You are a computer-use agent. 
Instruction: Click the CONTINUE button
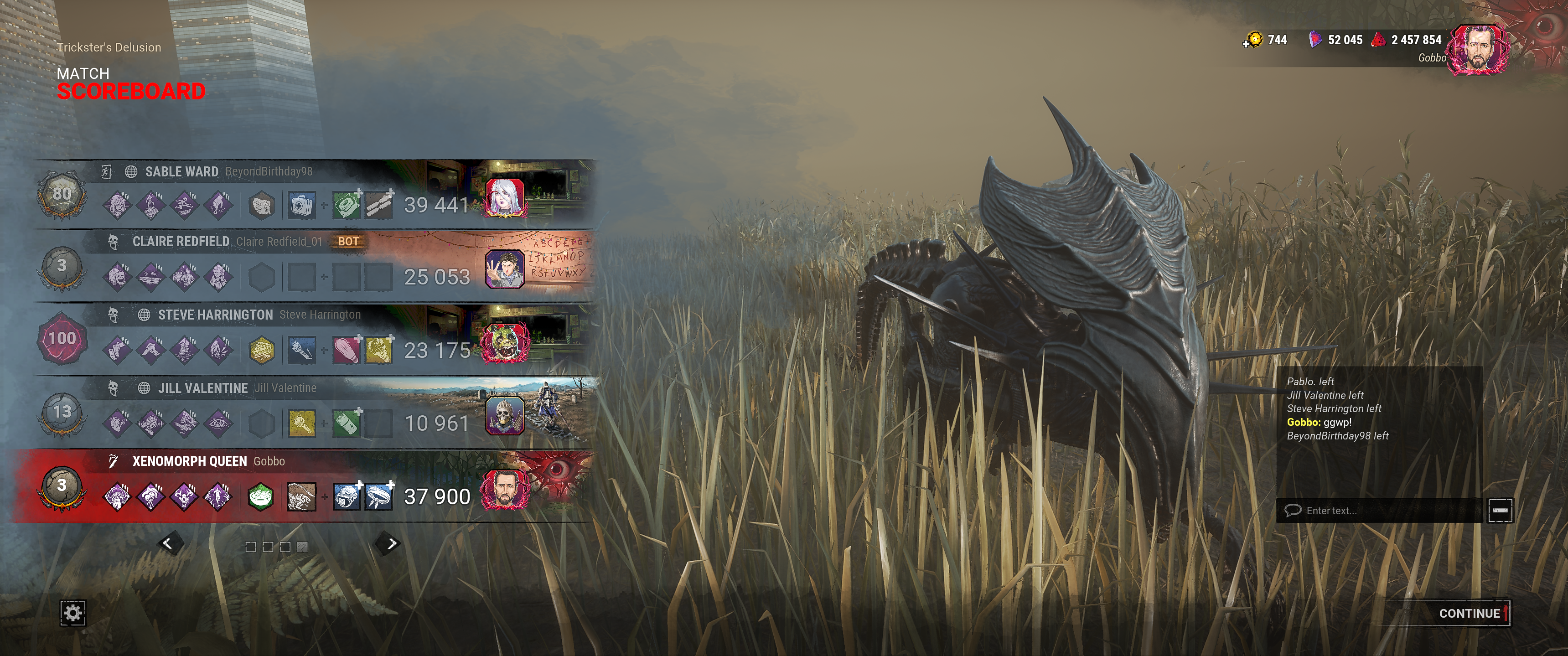[x=1469, y=613]
